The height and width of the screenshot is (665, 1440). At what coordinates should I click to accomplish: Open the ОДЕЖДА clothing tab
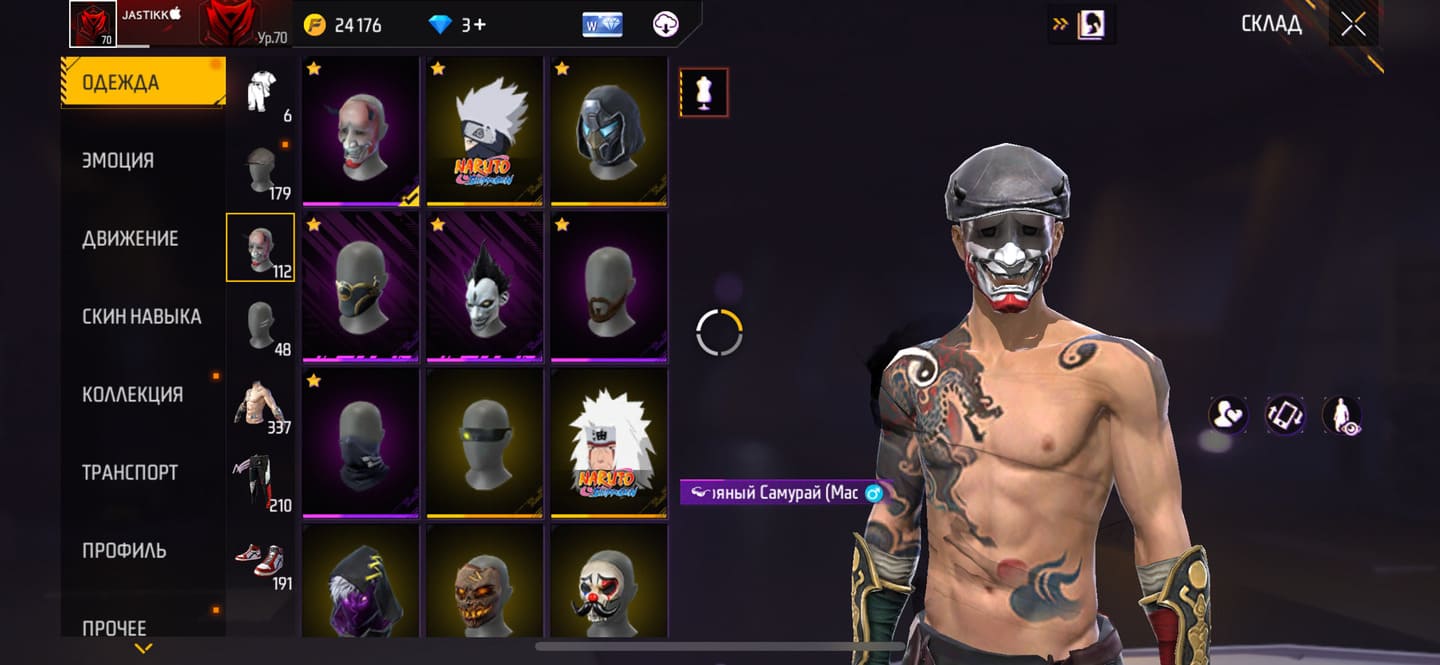(142, 83)
